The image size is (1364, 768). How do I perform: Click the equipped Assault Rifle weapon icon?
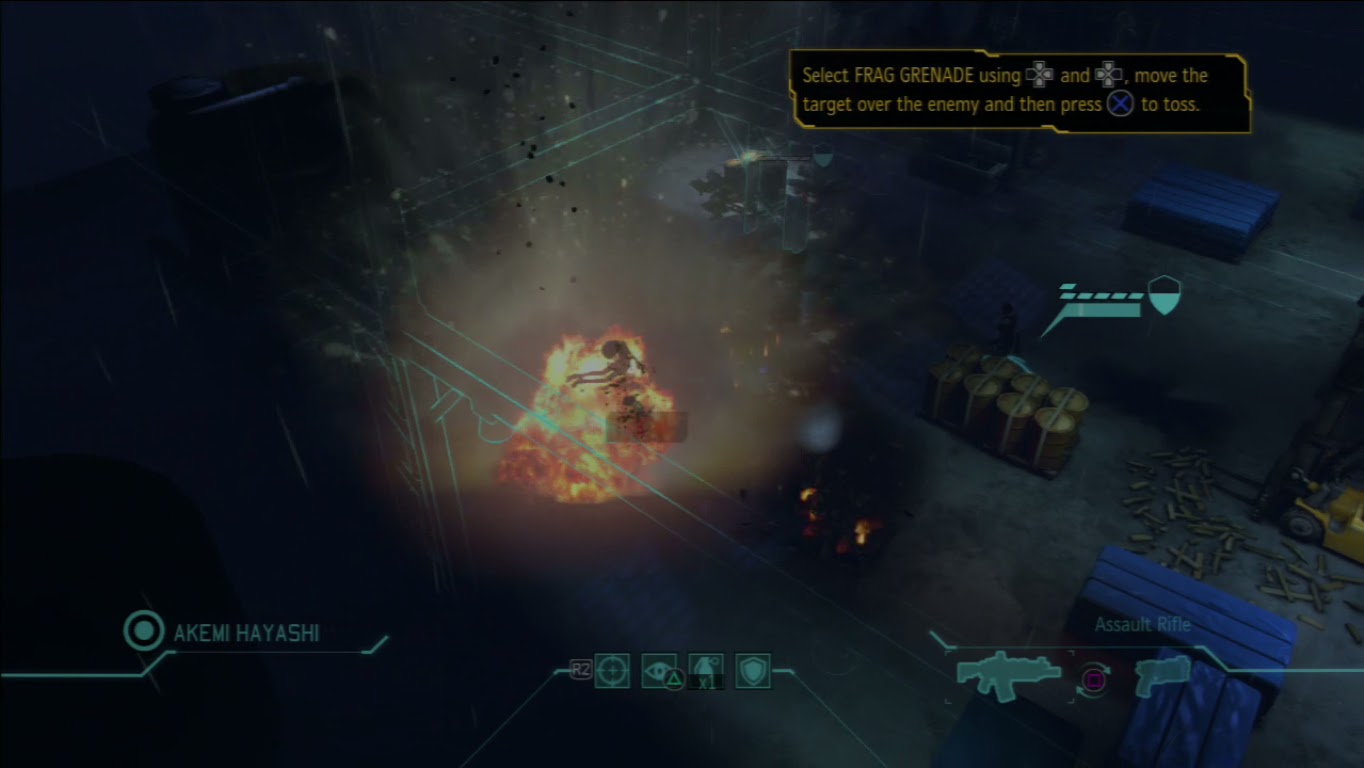[1008, 676]
